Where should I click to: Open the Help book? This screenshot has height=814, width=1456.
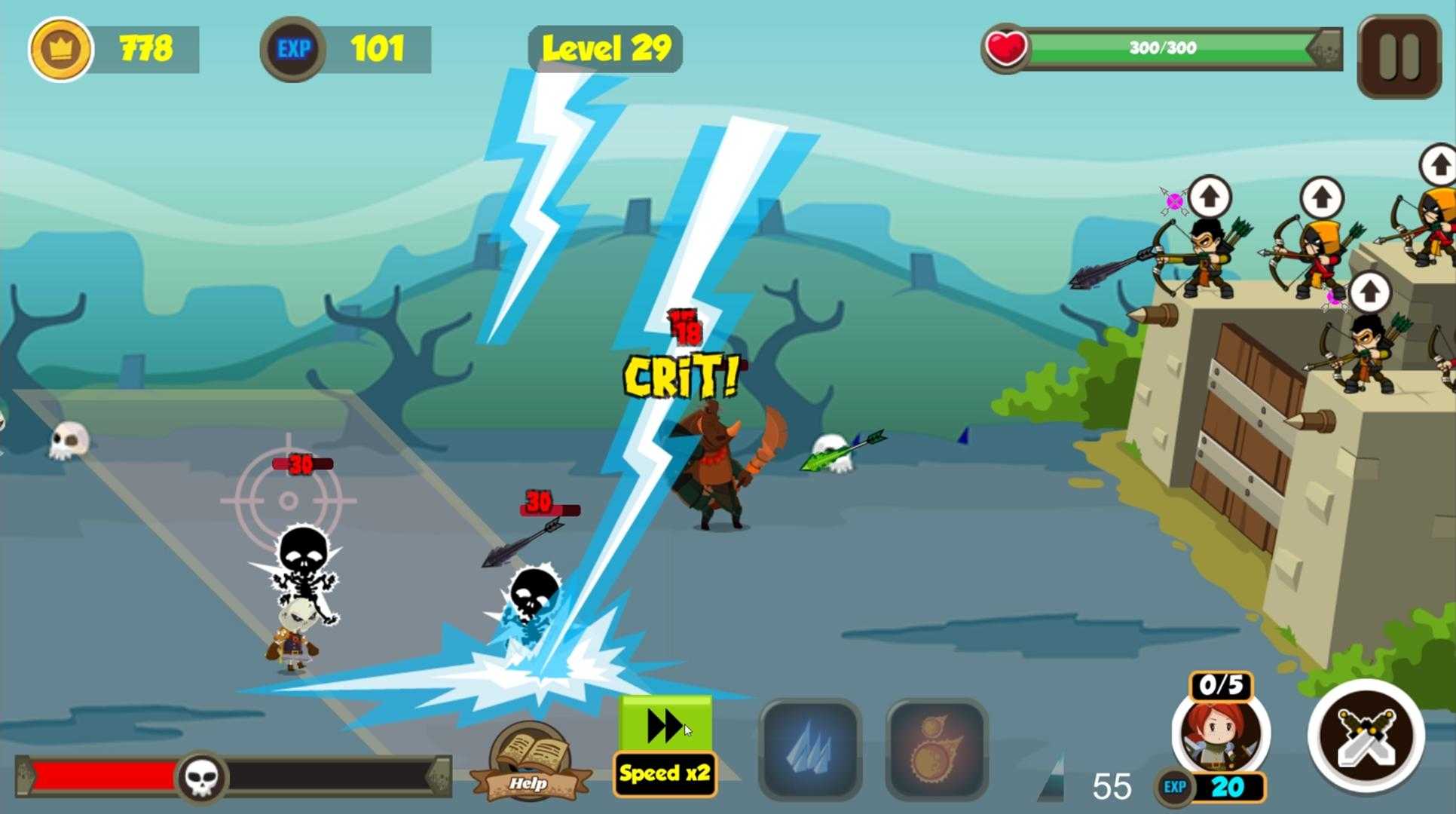(529, 761)
